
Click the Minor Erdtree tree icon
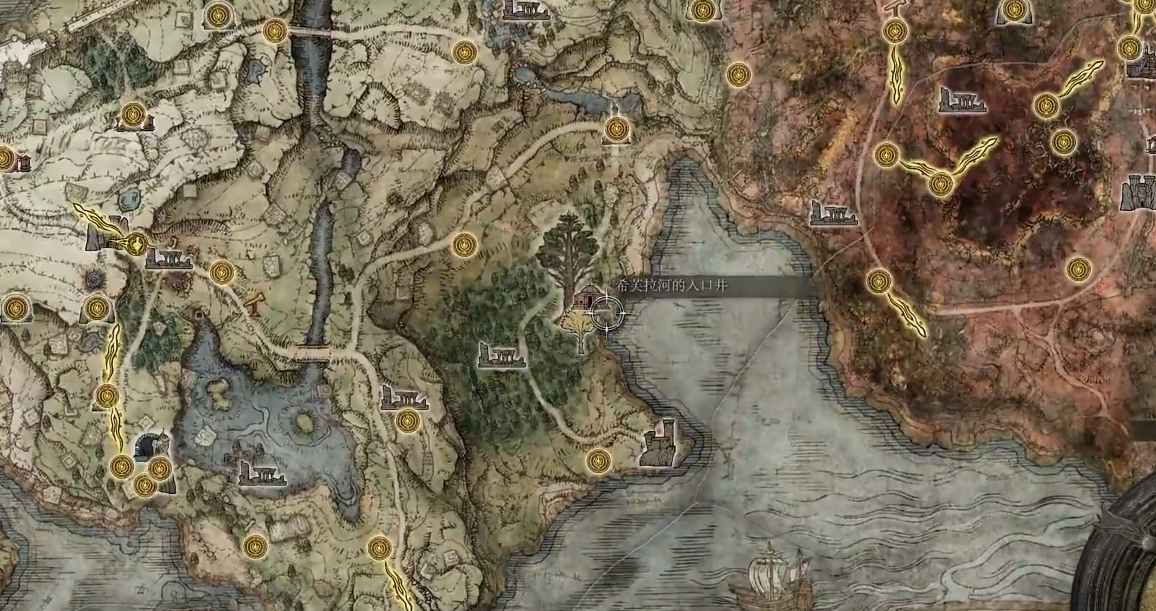click(567, 250)
